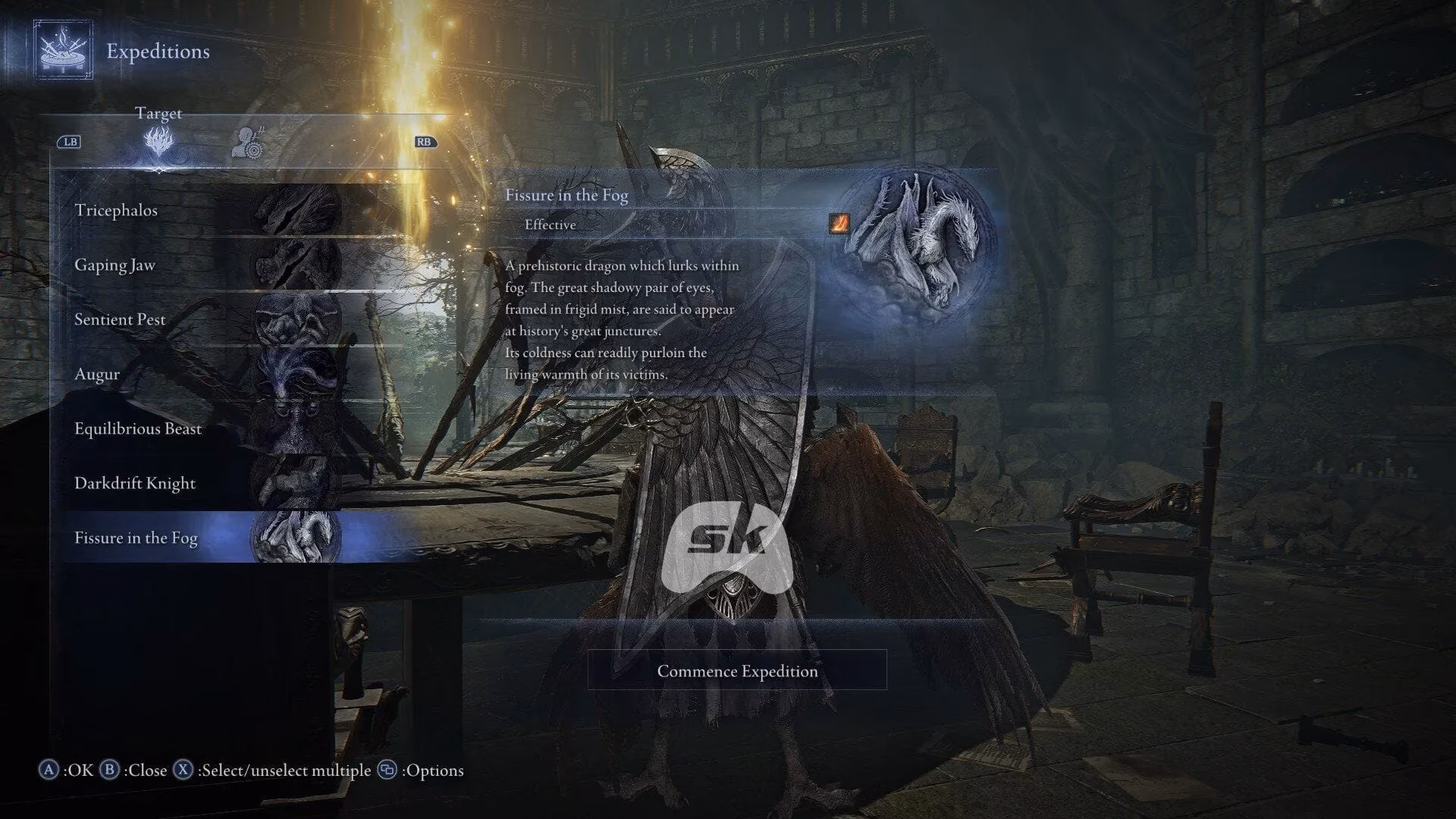Click the fire weakness icon beside the portrait

coord(839,223)
